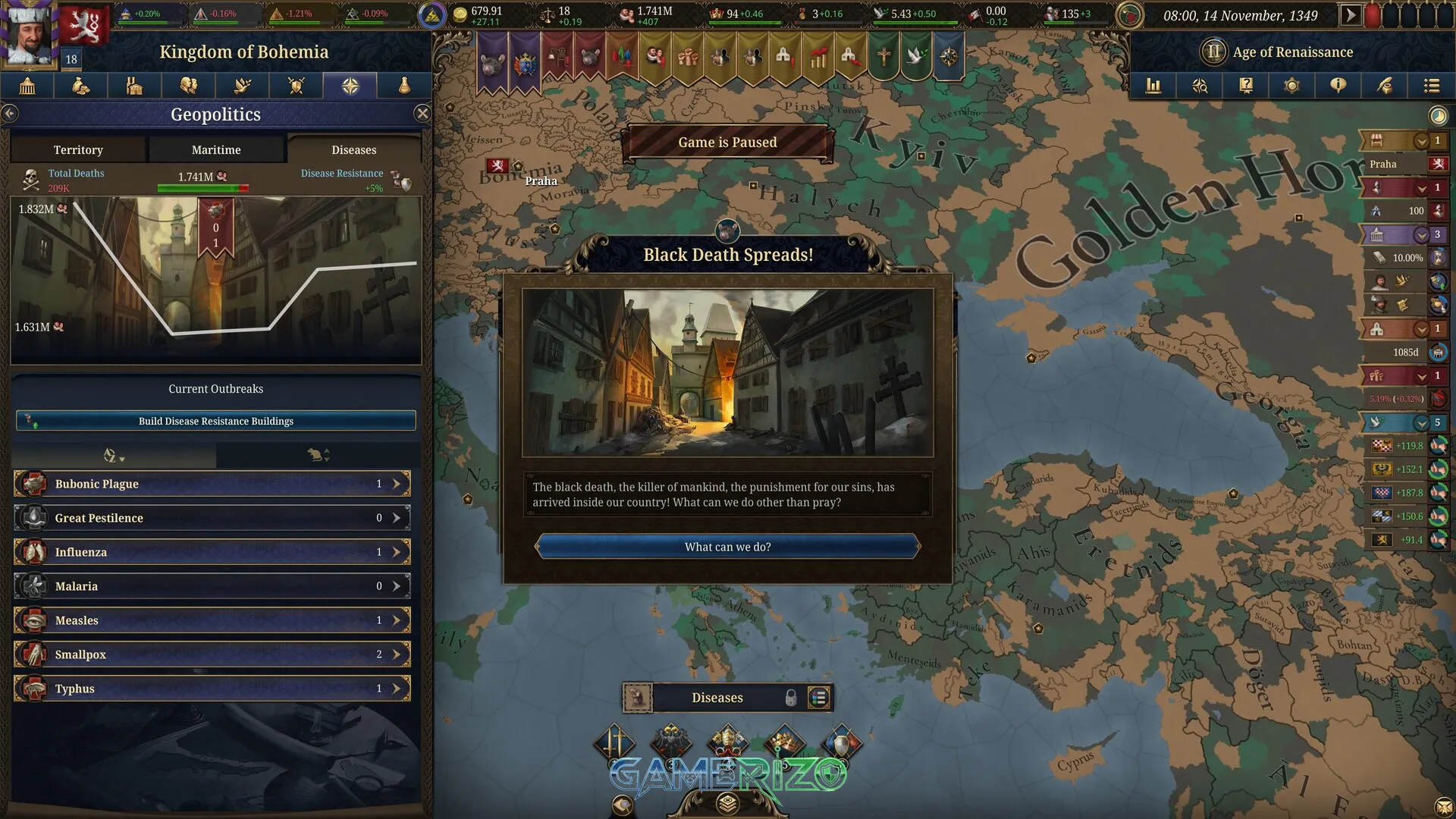Click the magnifier compass search toggle

pyautogui.click(x=1200, y=86)
